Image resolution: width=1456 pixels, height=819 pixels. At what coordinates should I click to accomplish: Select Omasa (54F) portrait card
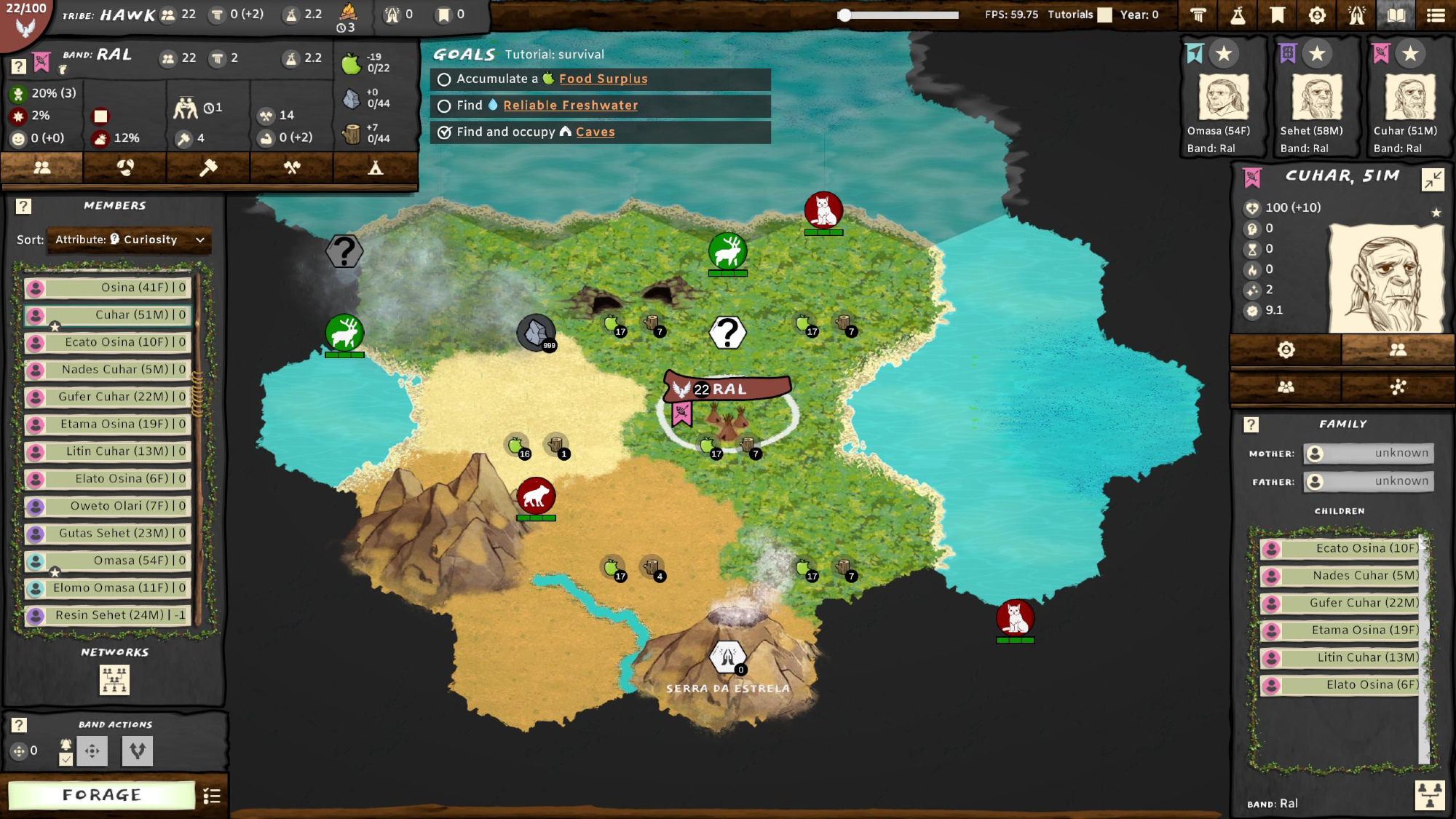[1224, 98]
